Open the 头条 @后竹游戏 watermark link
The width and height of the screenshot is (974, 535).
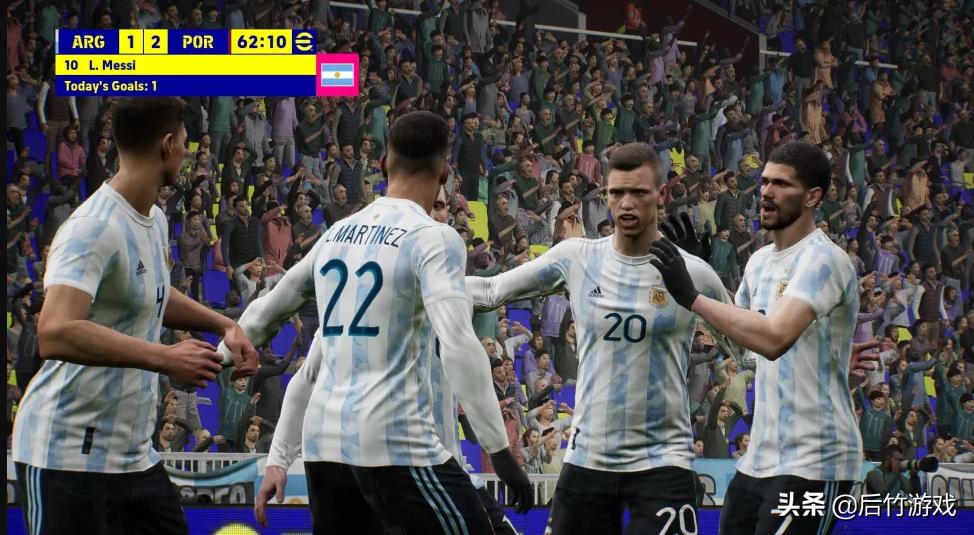point(864,505)
